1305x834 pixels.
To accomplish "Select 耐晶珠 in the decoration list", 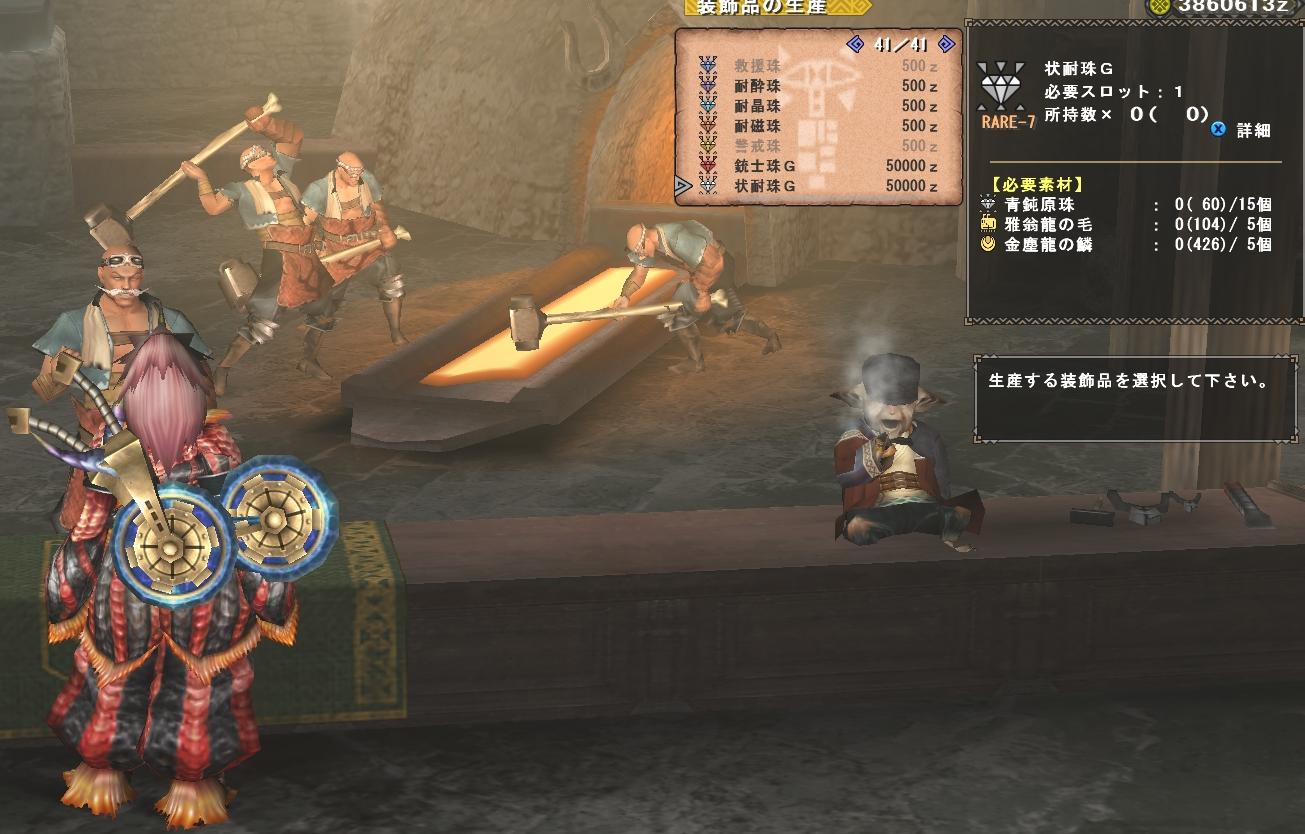I will [x=820, y=106].
